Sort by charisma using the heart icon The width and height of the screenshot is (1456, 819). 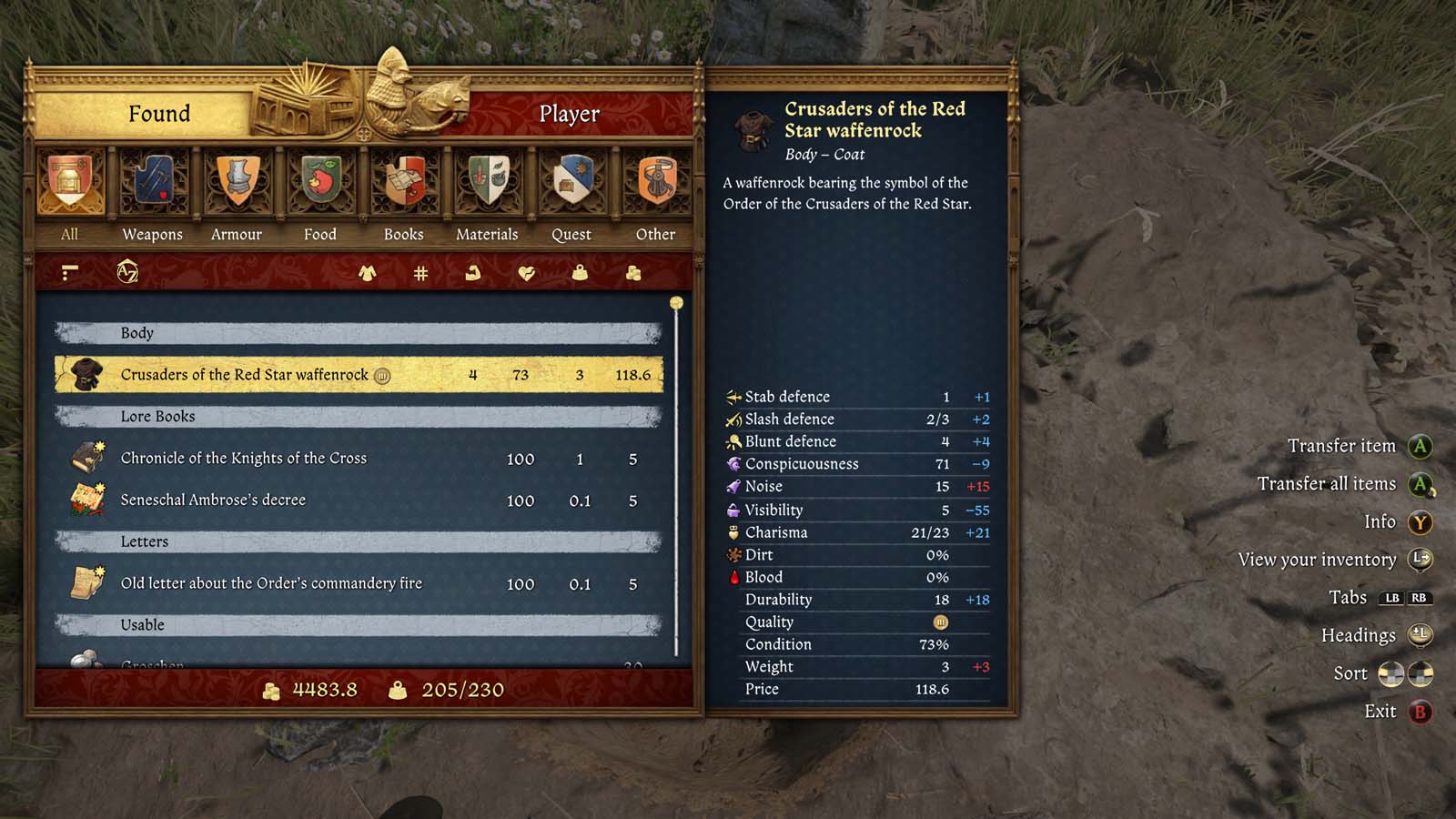click(524, 272)
